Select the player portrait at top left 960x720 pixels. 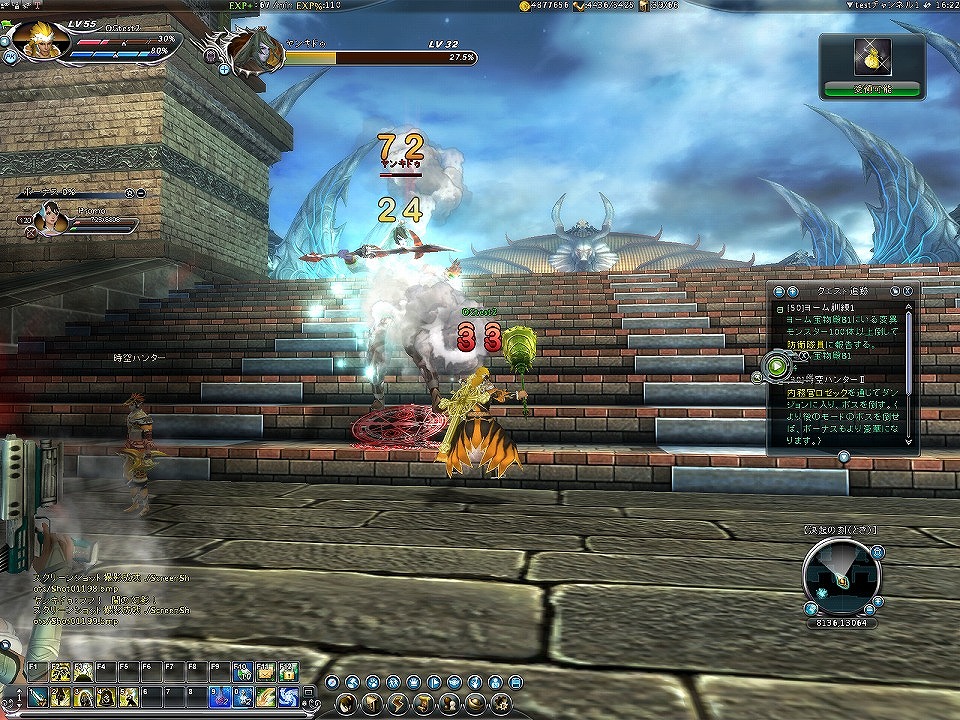[x=41, y=40]
